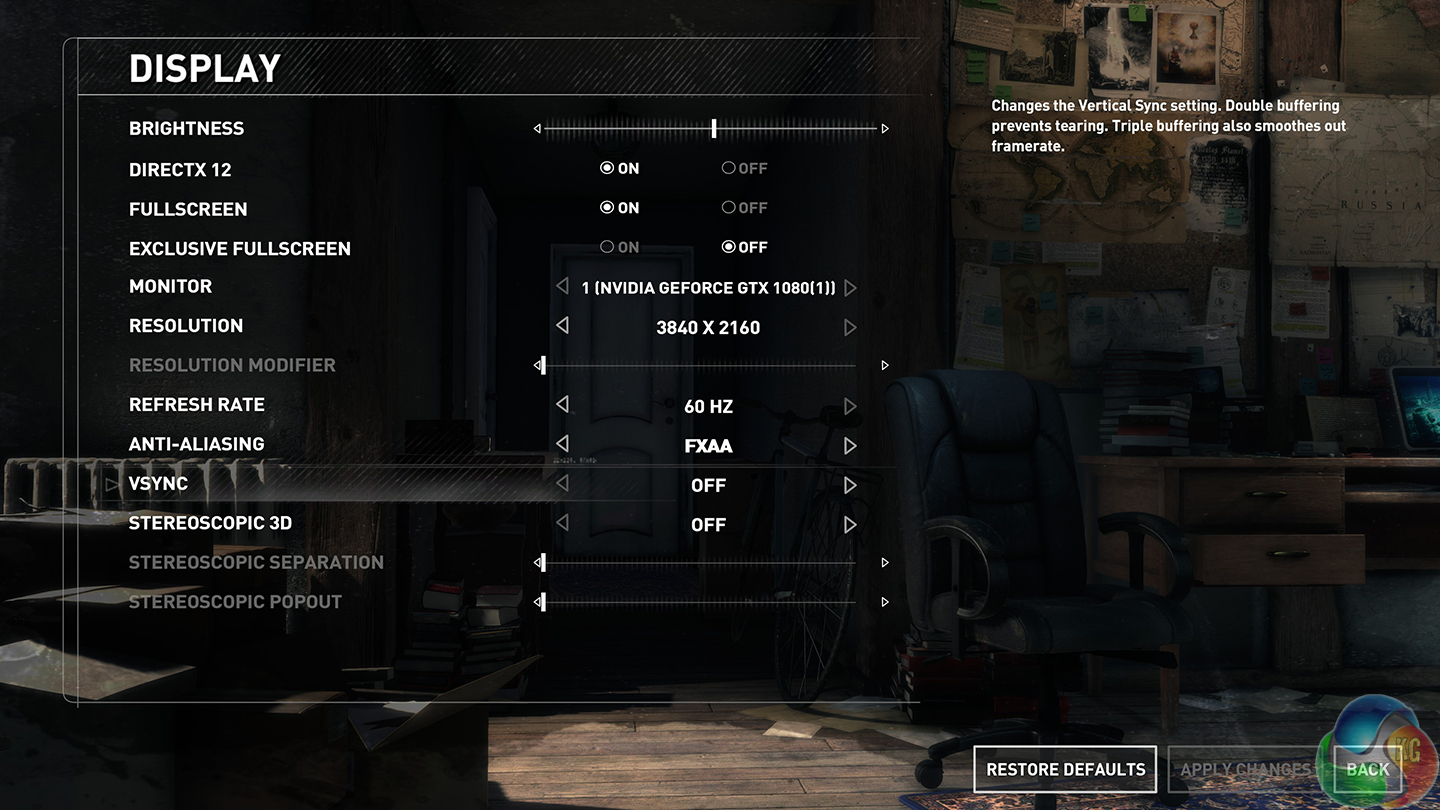Screen dimensions: 1440x810
Task: Cycle Monitor selection to the previous option
Action: coord(562,287)
